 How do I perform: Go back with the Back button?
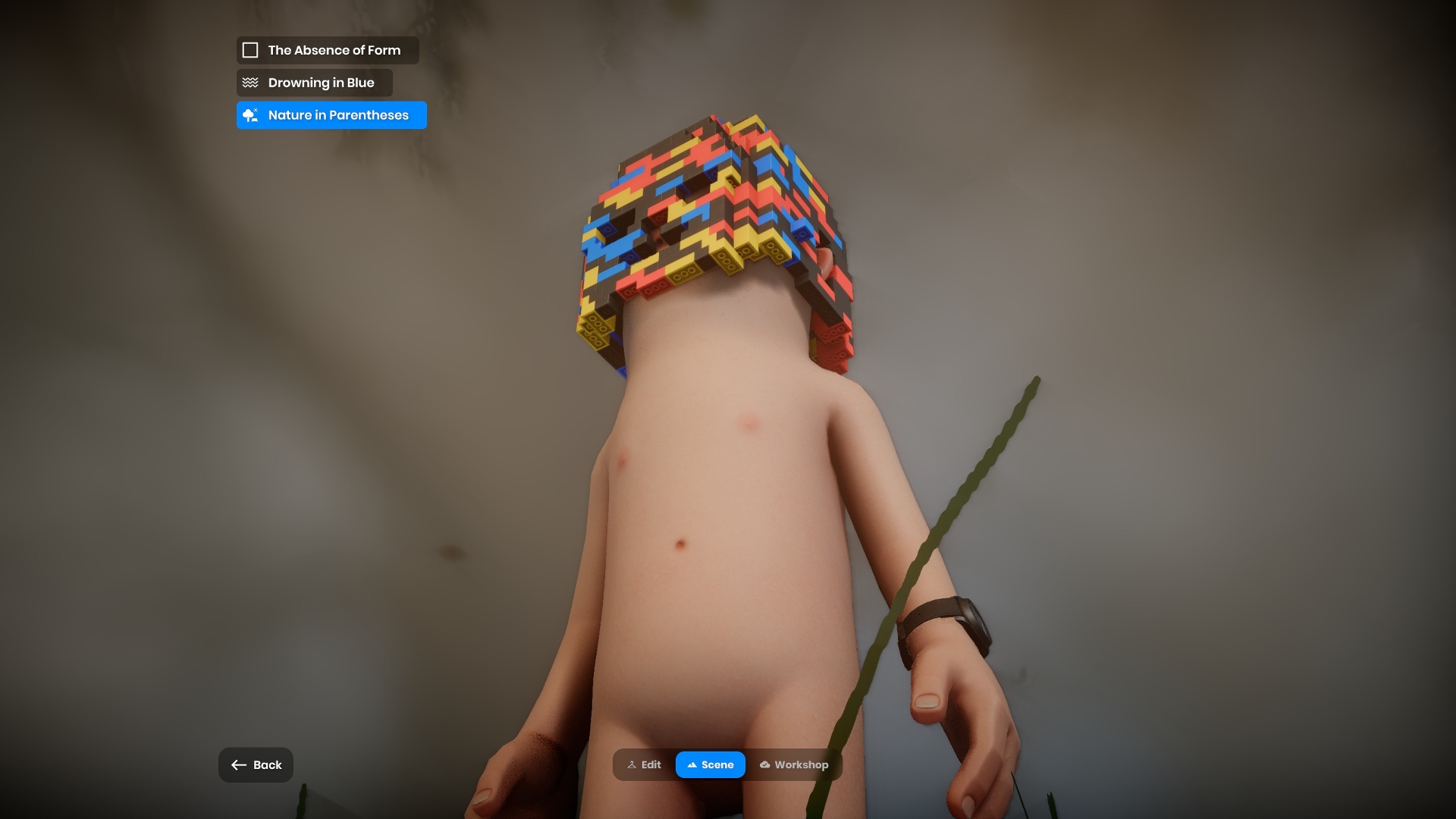[256, 765]
